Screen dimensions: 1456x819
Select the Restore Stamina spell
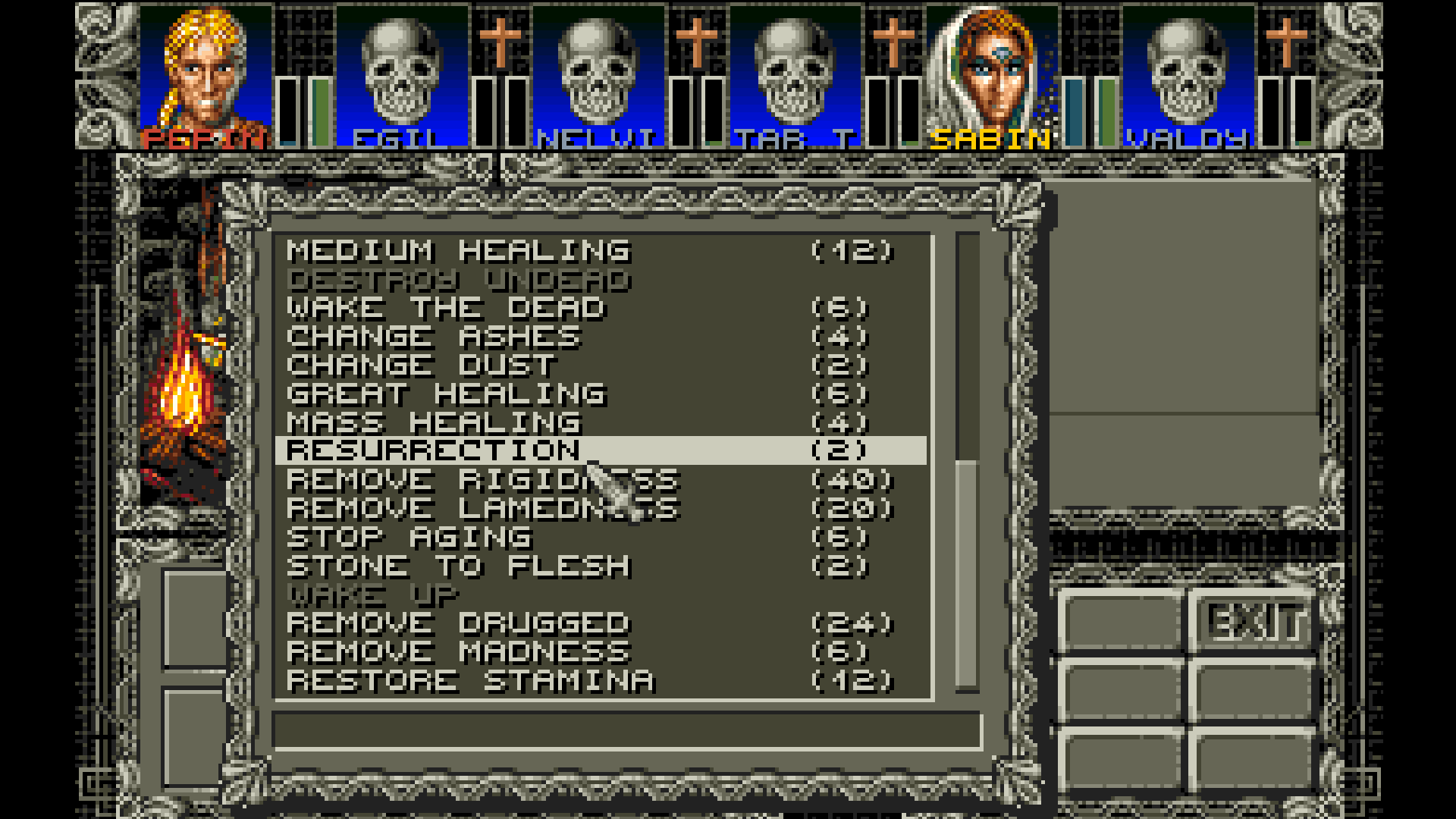470,679
